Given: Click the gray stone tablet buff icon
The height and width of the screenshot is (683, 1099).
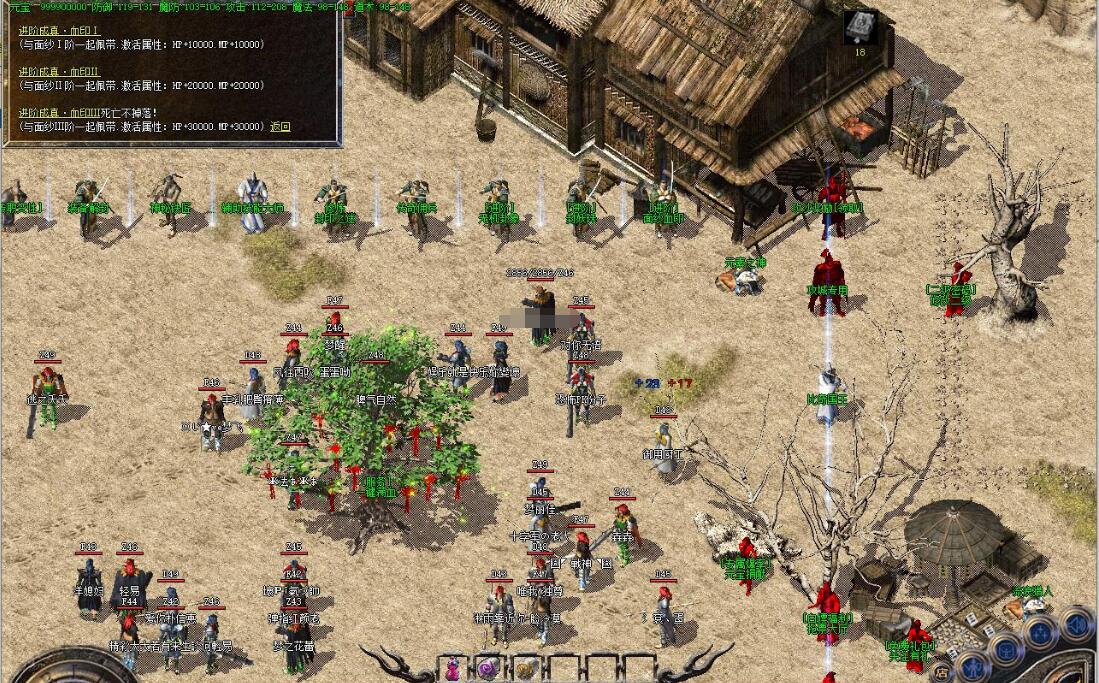Looking at the screenshot, I should (x=859, y=28).
